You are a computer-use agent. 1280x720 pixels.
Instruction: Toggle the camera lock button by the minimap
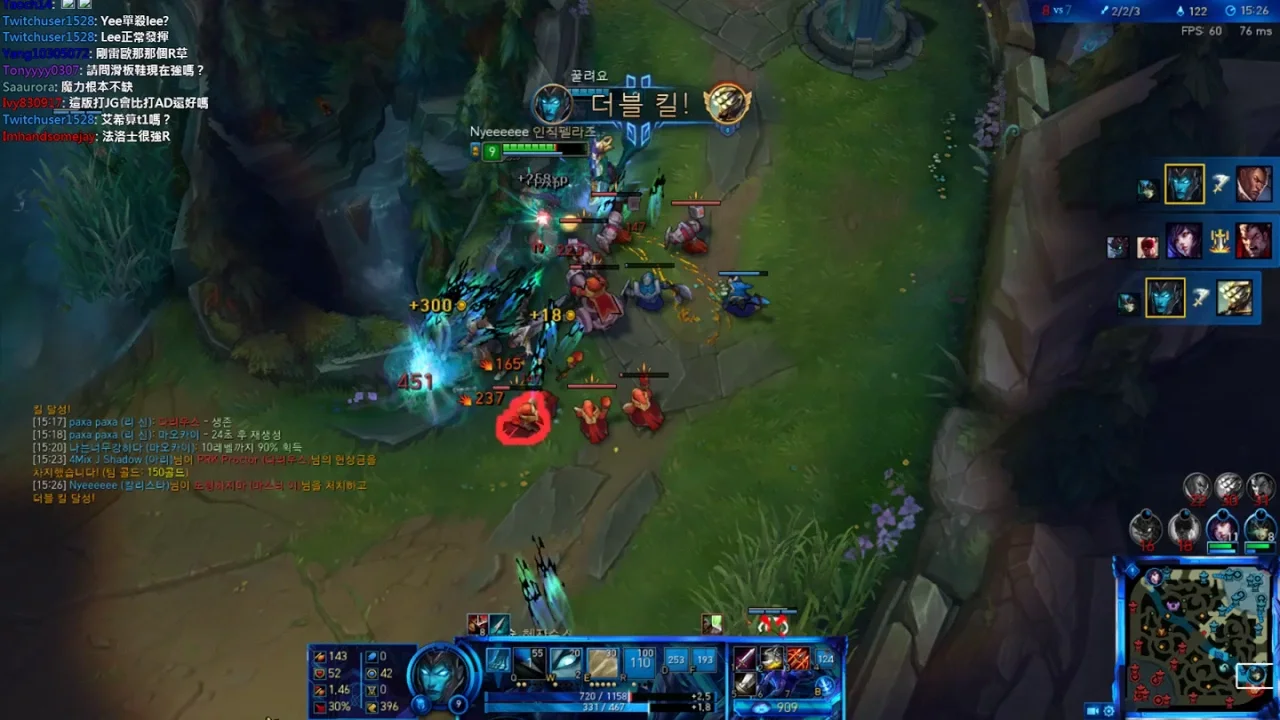click(x=1092, y=710)
